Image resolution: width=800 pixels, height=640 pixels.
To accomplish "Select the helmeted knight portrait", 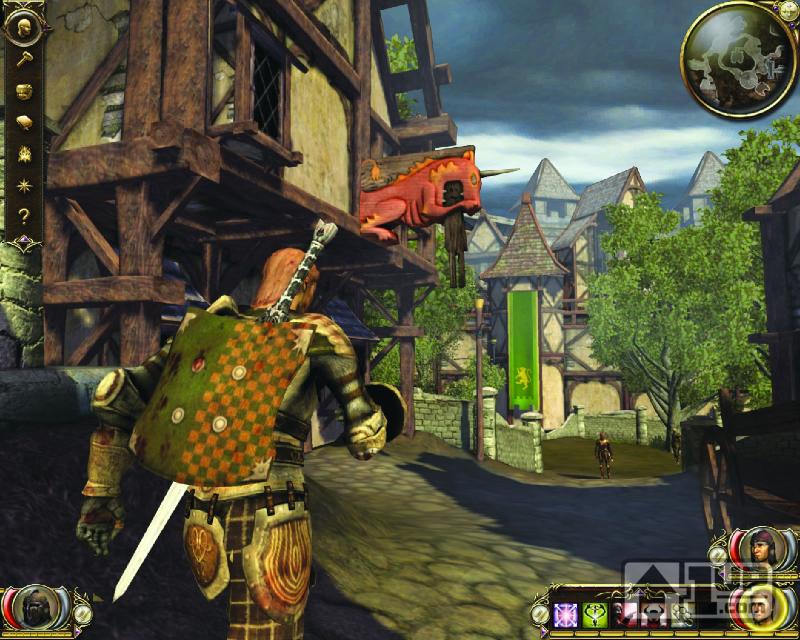I will (37, 608).
